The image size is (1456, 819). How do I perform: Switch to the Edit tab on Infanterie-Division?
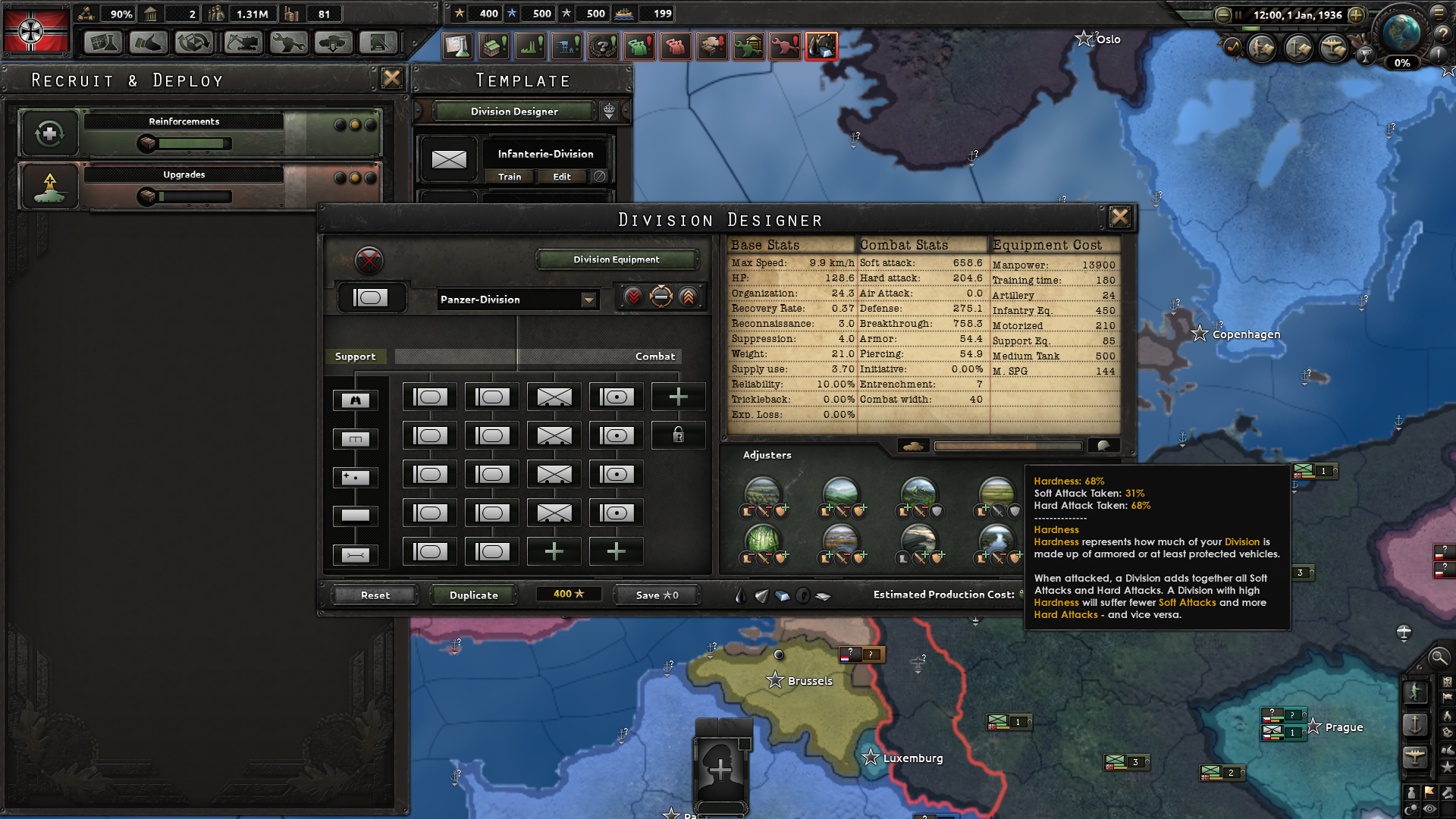point(563,177)
